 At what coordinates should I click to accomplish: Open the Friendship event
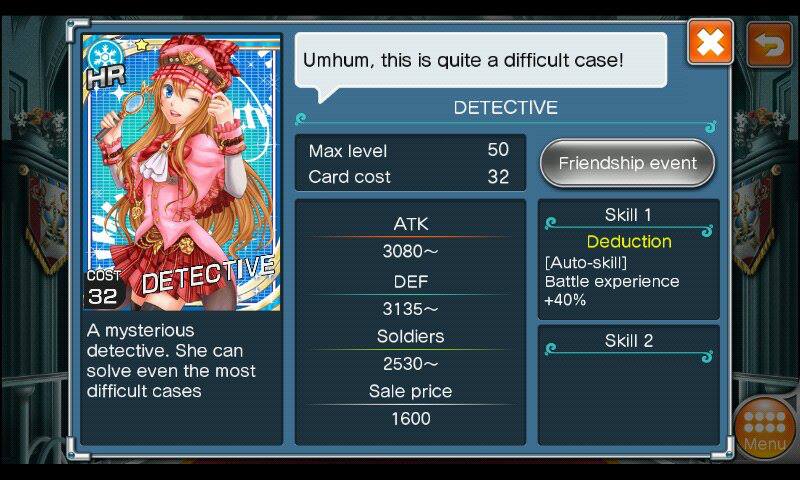tap(627, 163)
